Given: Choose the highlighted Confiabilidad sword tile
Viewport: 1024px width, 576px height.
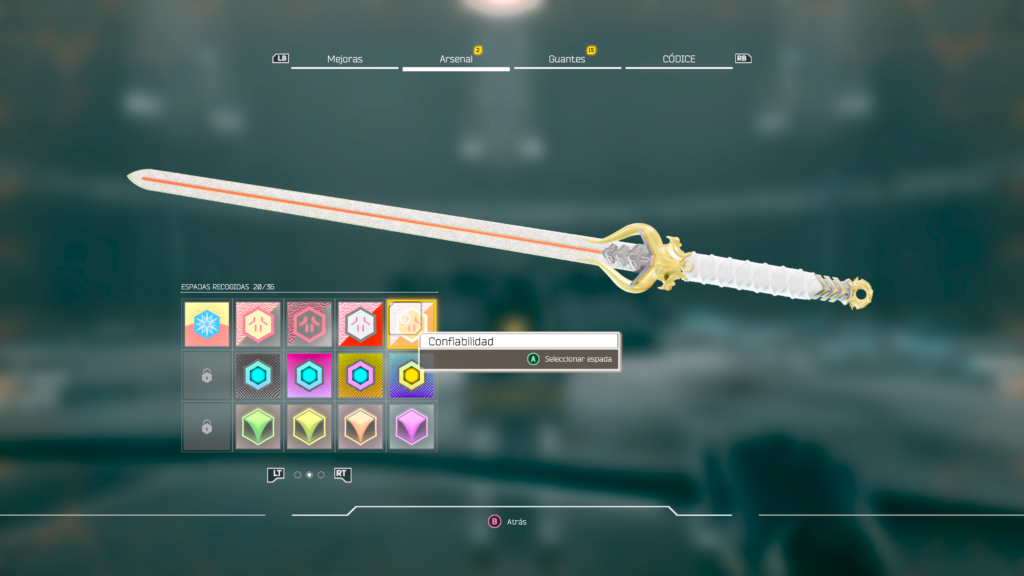Looking at the screenshot, I should [x=411, y=324].
